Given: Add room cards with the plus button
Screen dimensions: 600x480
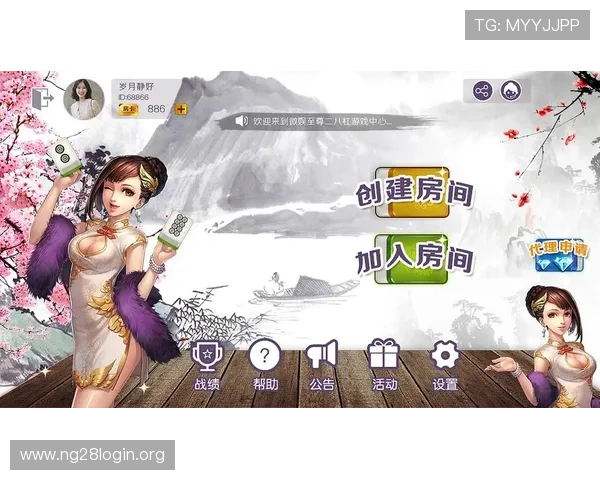Looking at the screenshot, I should coord(181,109).
